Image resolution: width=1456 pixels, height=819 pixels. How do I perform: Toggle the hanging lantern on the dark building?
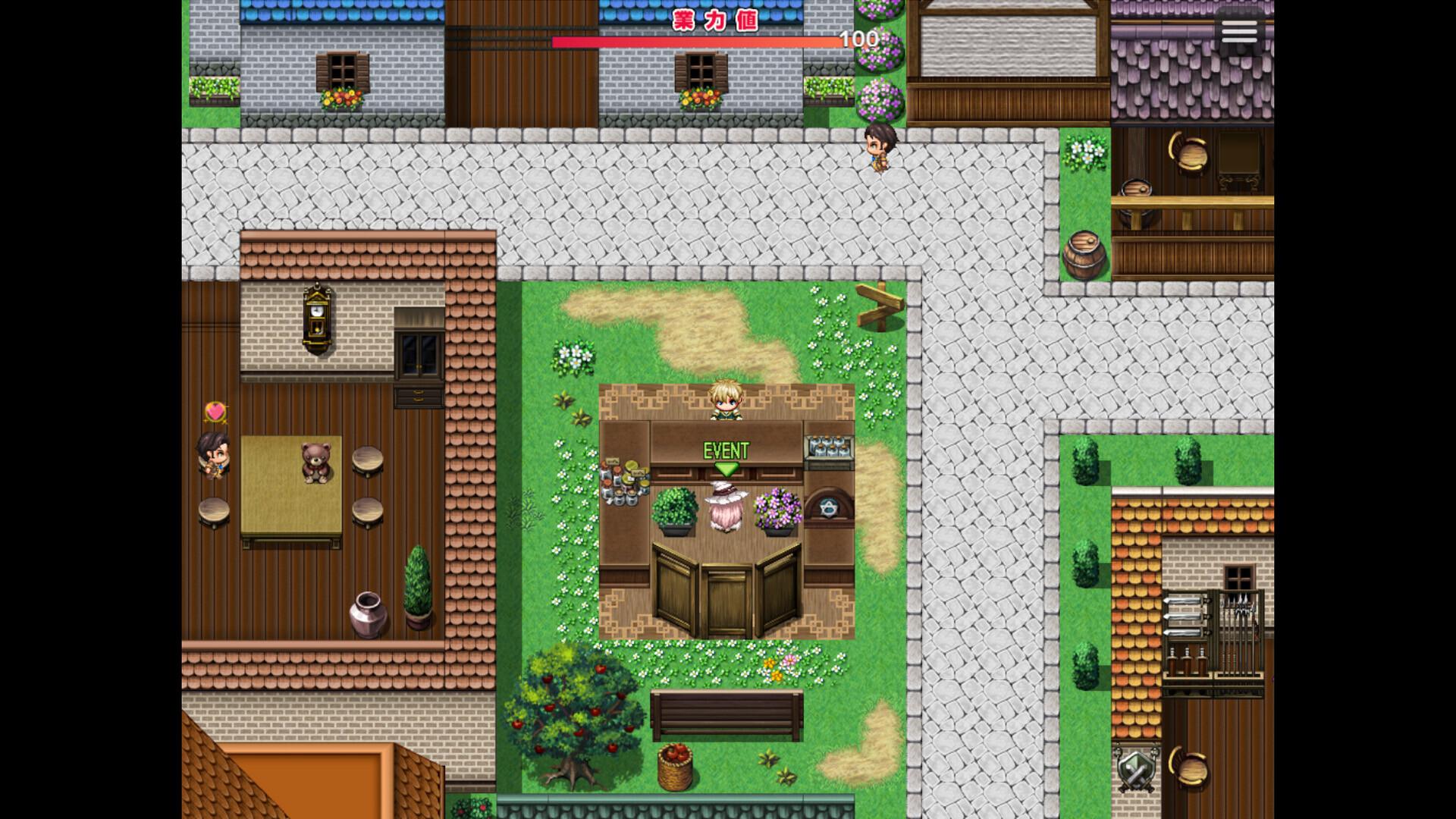coord(1191,155)
